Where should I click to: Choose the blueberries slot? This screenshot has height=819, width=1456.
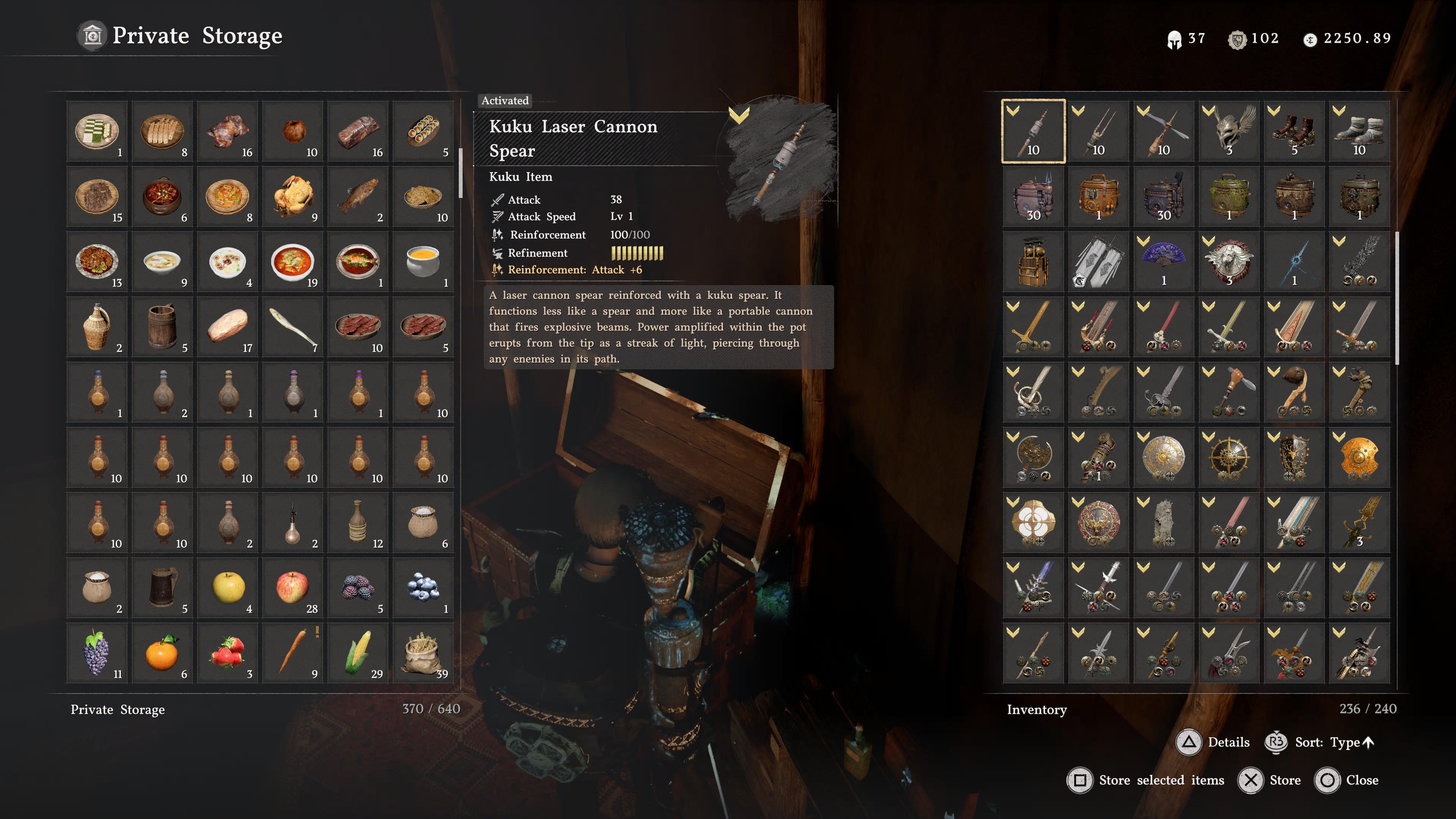424,588
